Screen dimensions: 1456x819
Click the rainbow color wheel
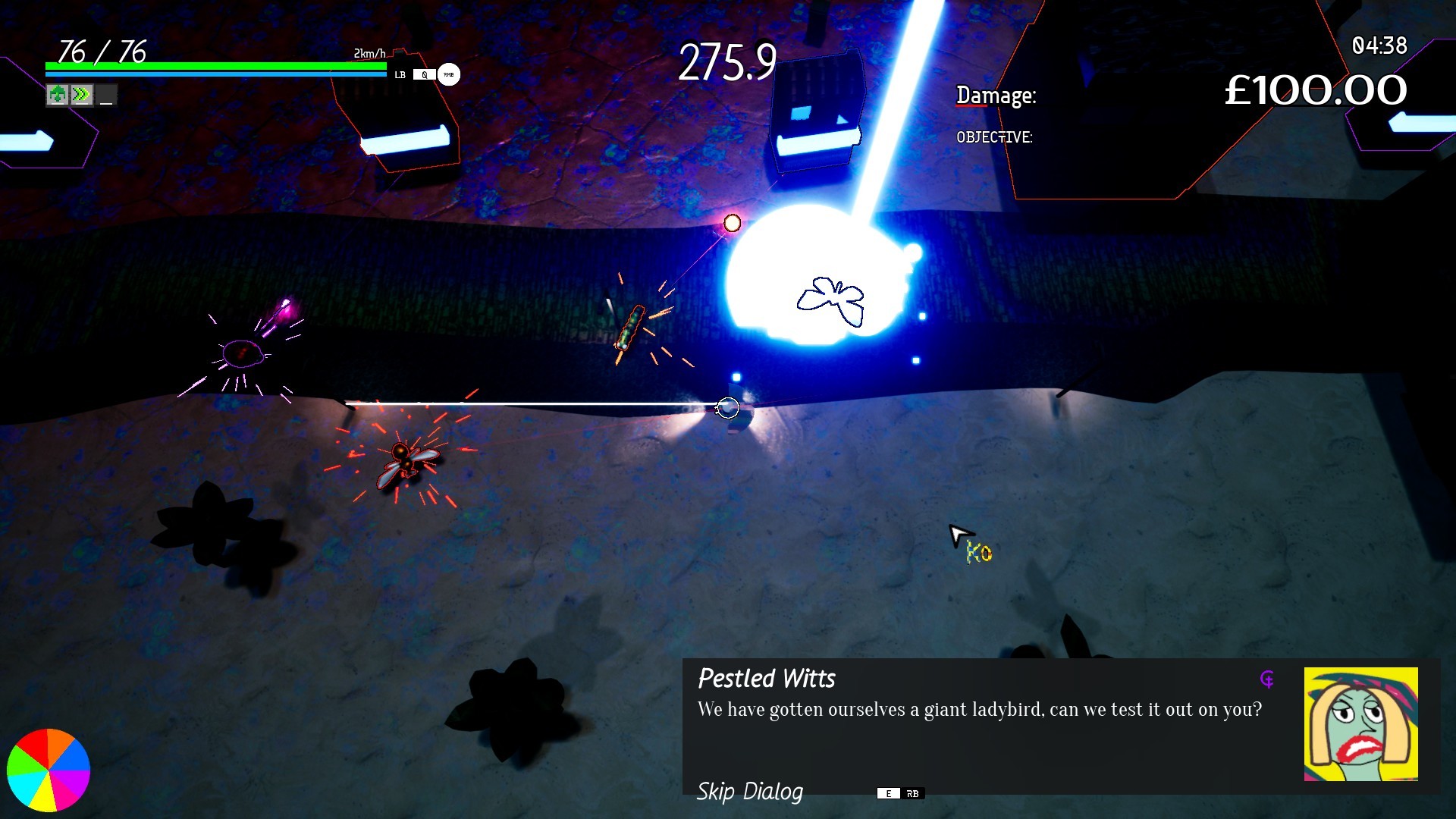pos(49,770)
